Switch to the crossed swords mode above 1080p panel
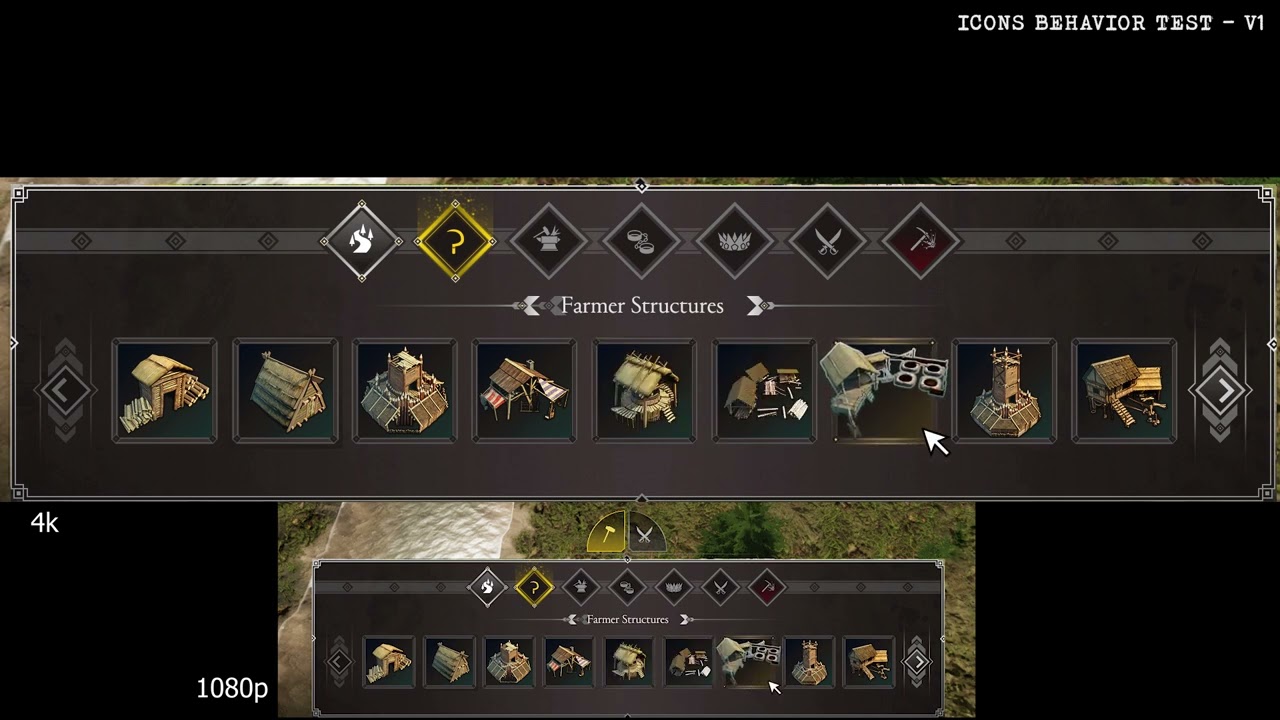 645,534
